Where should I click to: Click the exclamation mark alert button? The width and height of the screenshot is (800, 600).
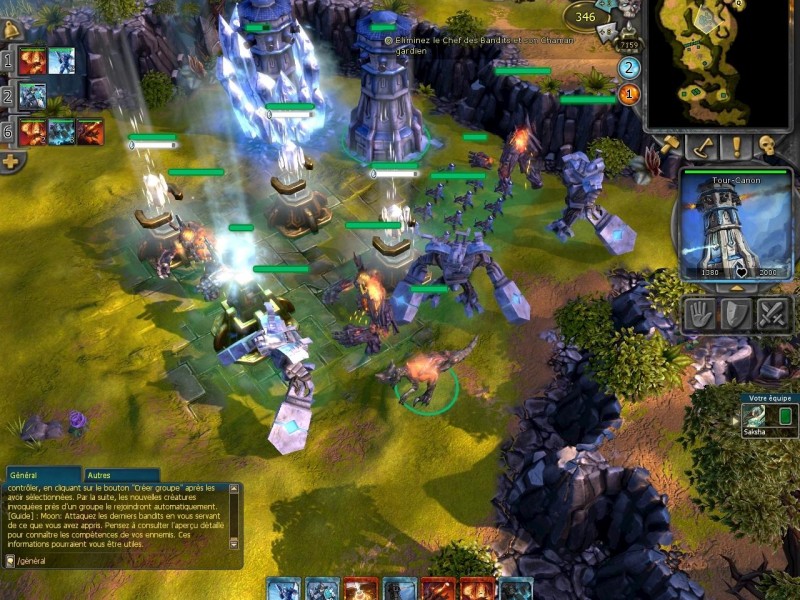pyautogui.click(x=737, y=148)
